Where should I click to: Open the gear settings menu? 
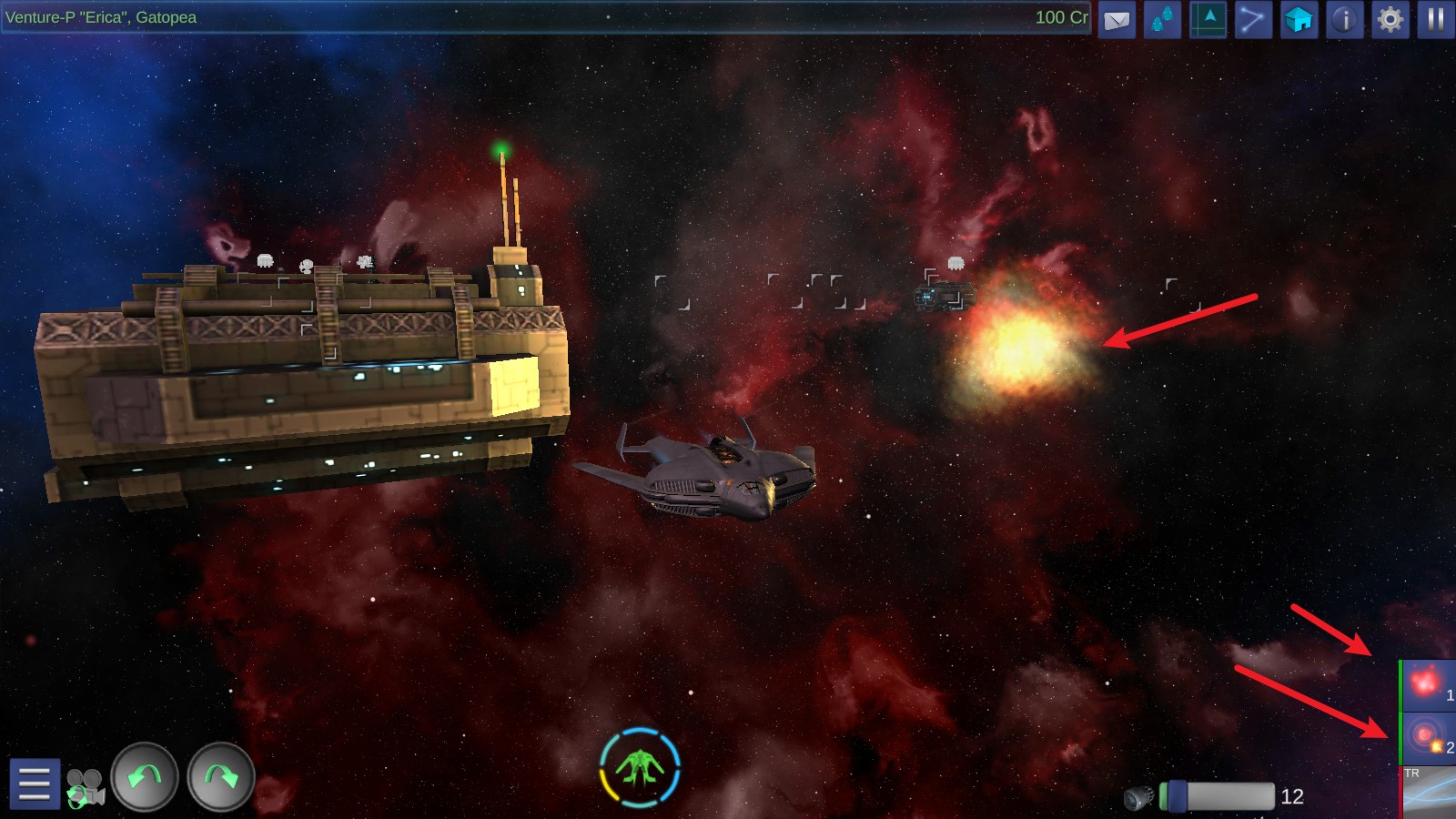[1390, 20]
